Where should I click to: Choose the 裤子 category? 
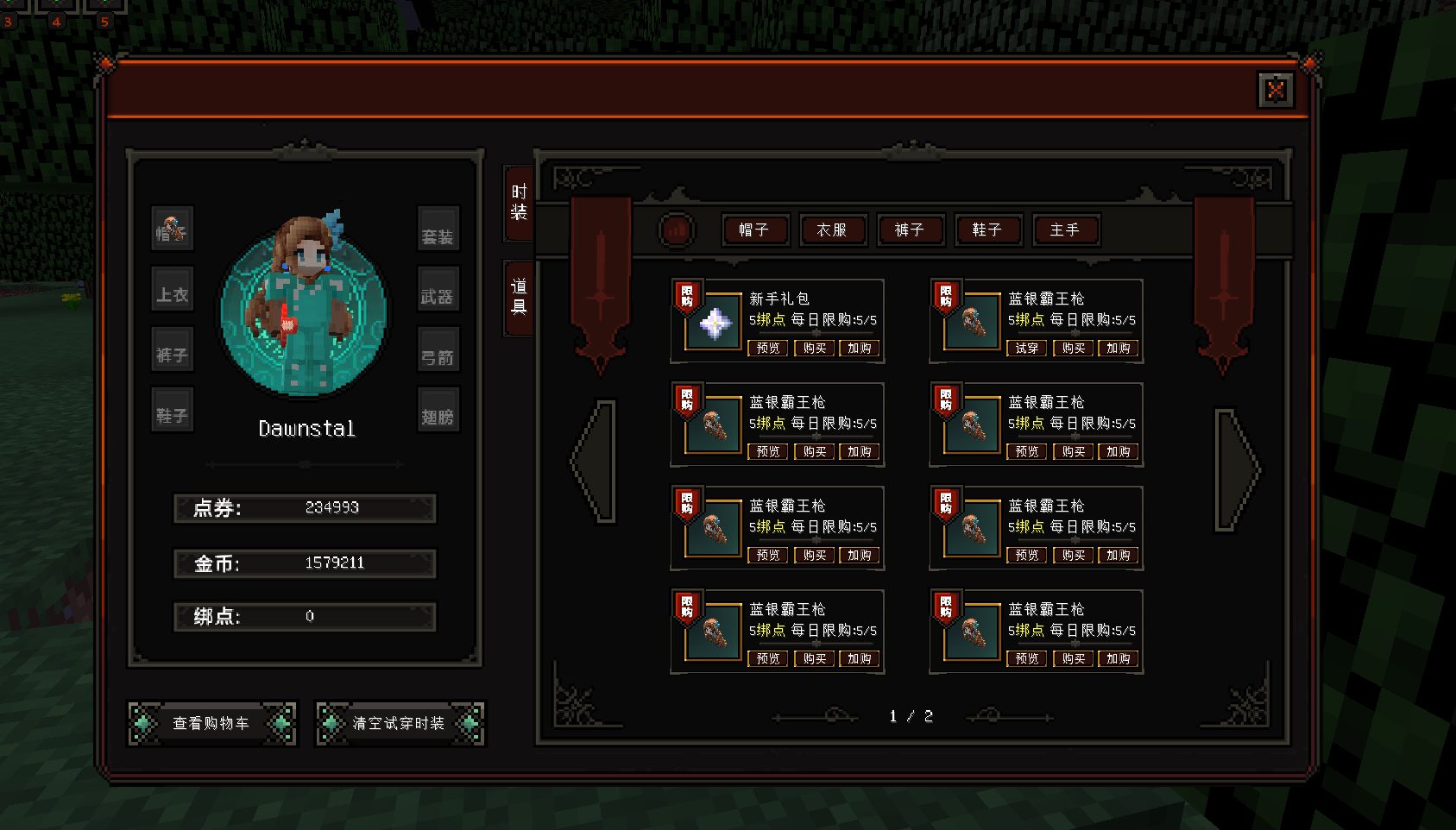909,230
